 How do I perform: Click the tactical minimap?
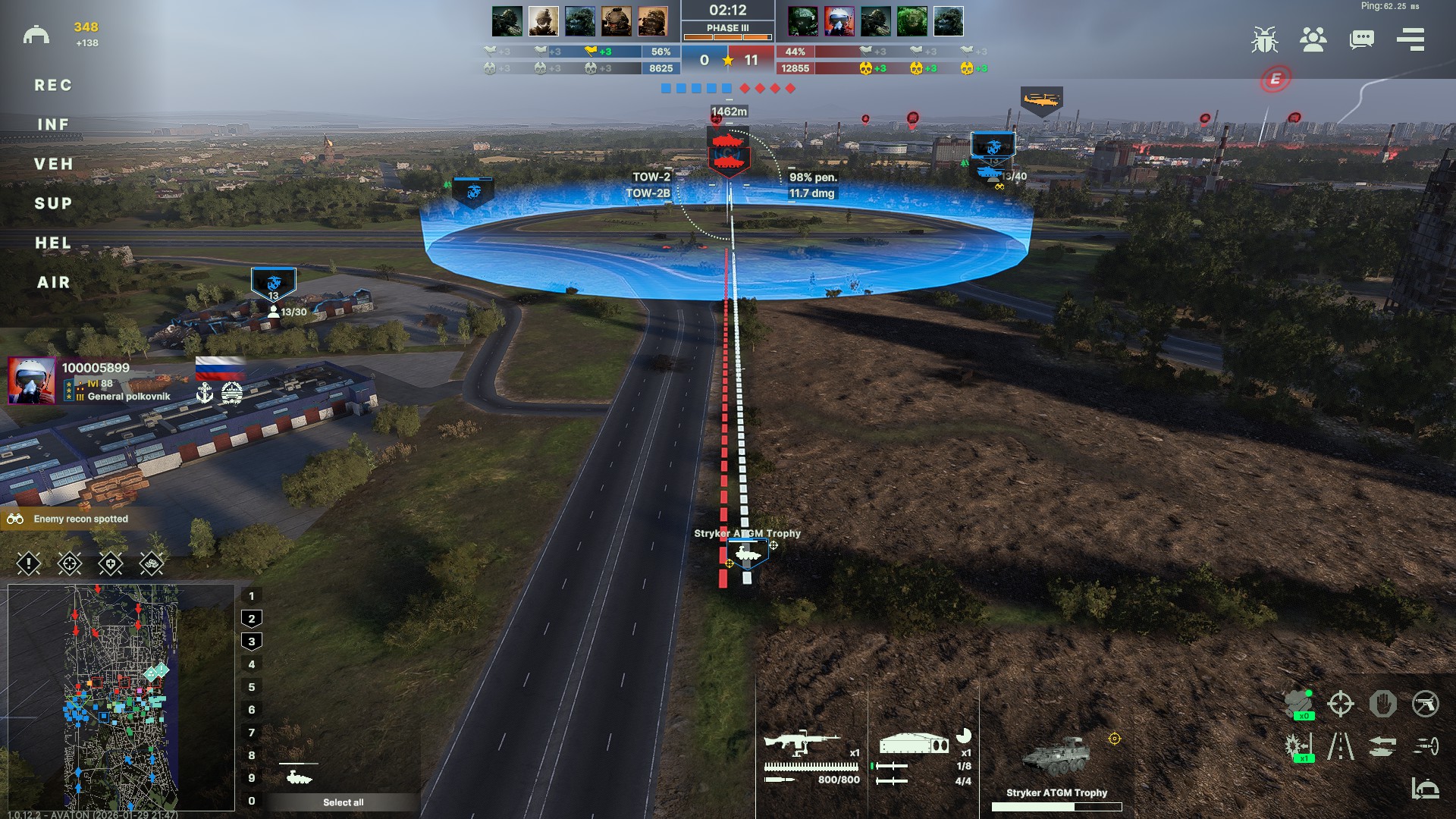(121, 698)
